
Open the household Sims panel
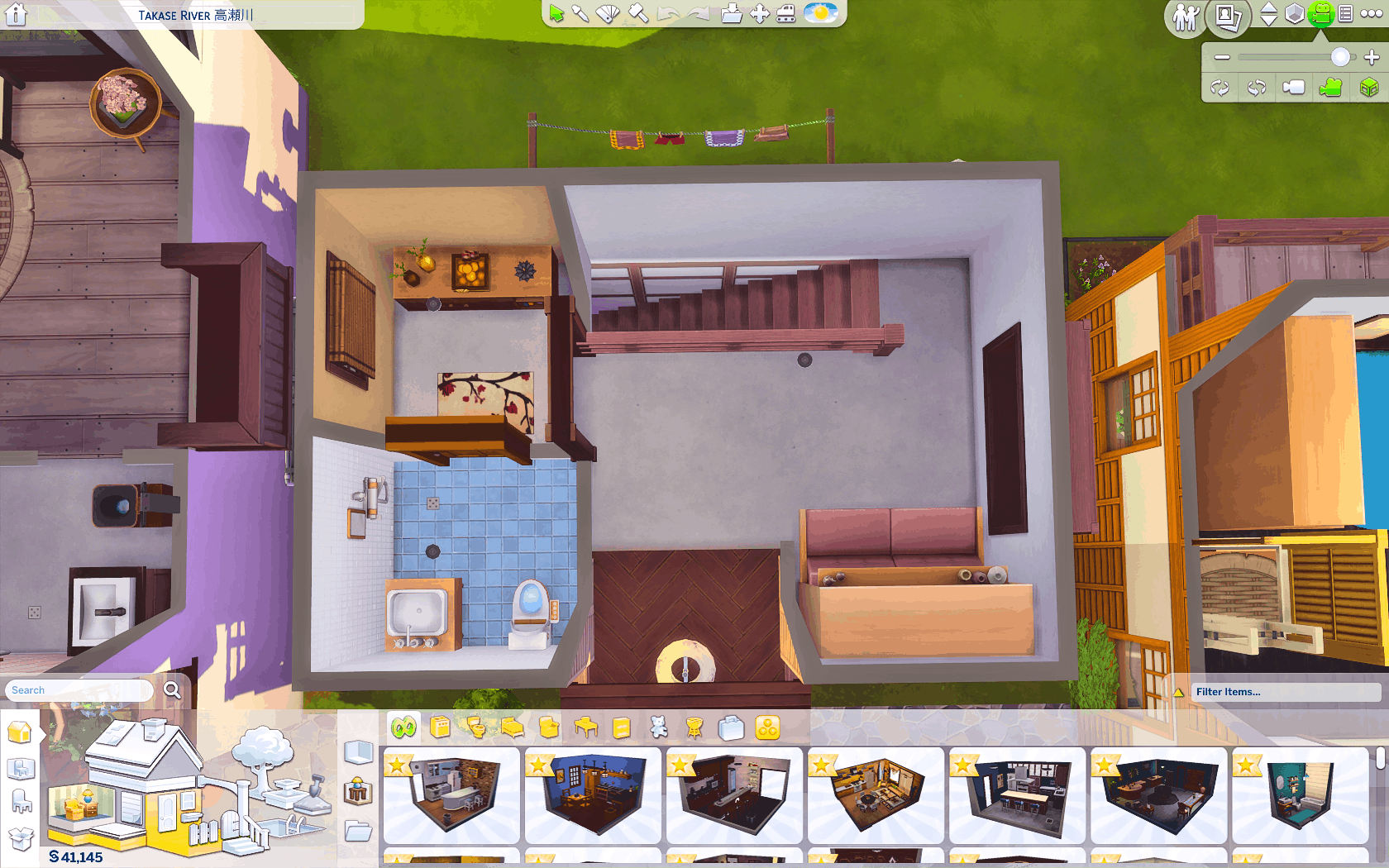tap(1186, 17)
